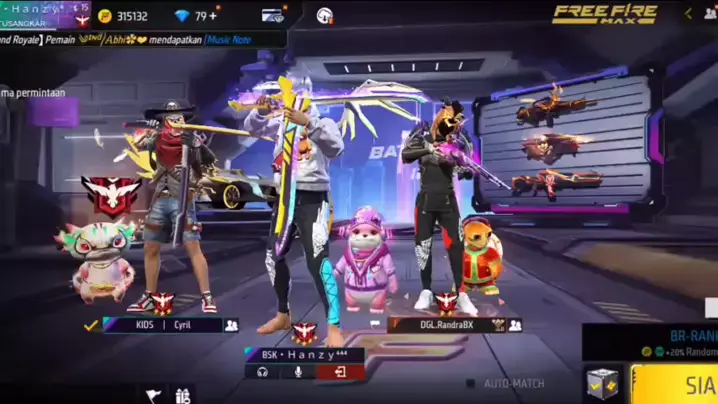718x404 pixels.
Task: Open the gift box icon
Action: click(183, 396)
